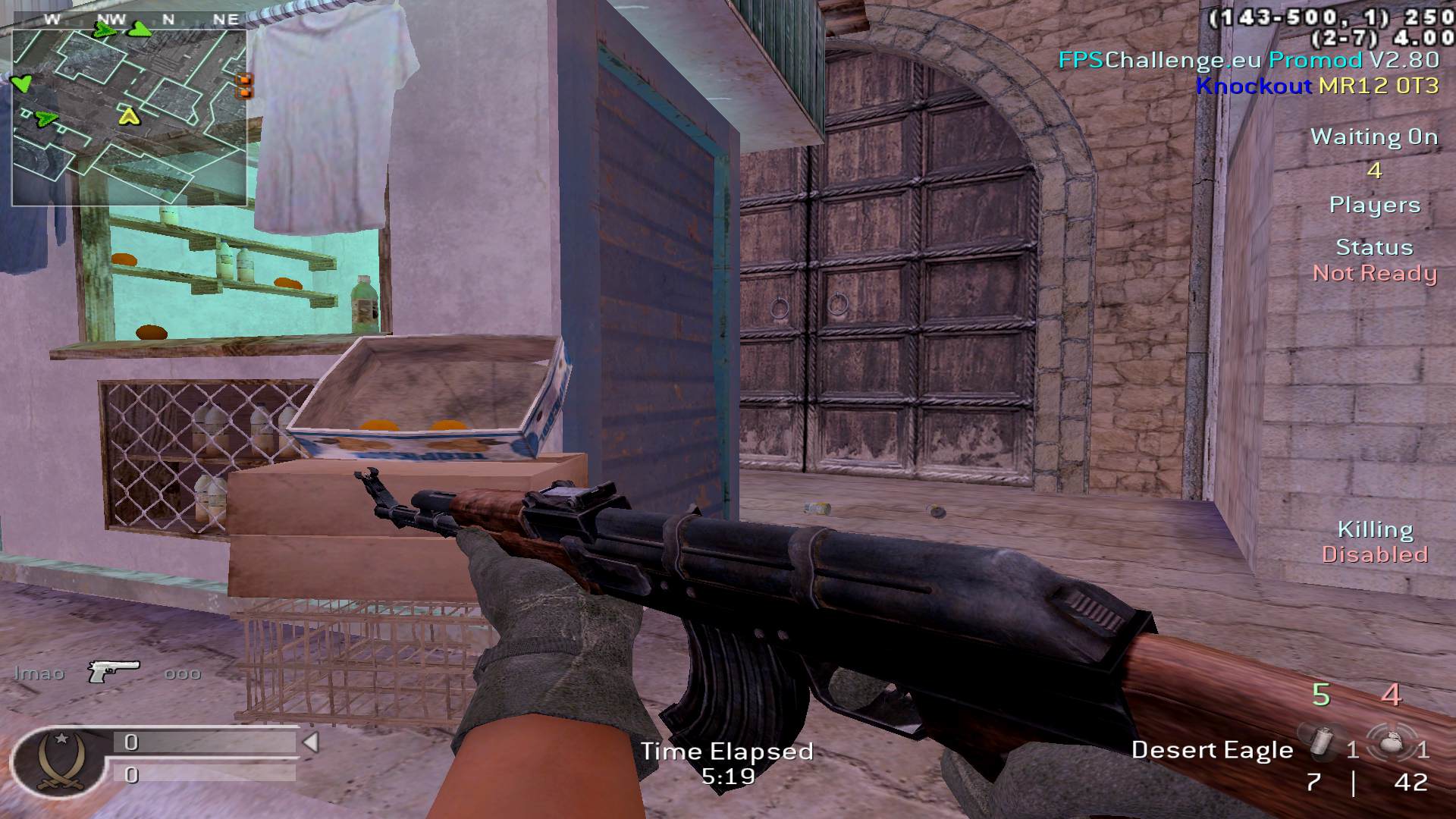
Task: Select the smoke grenade icon
Action: pos(1322,743)
